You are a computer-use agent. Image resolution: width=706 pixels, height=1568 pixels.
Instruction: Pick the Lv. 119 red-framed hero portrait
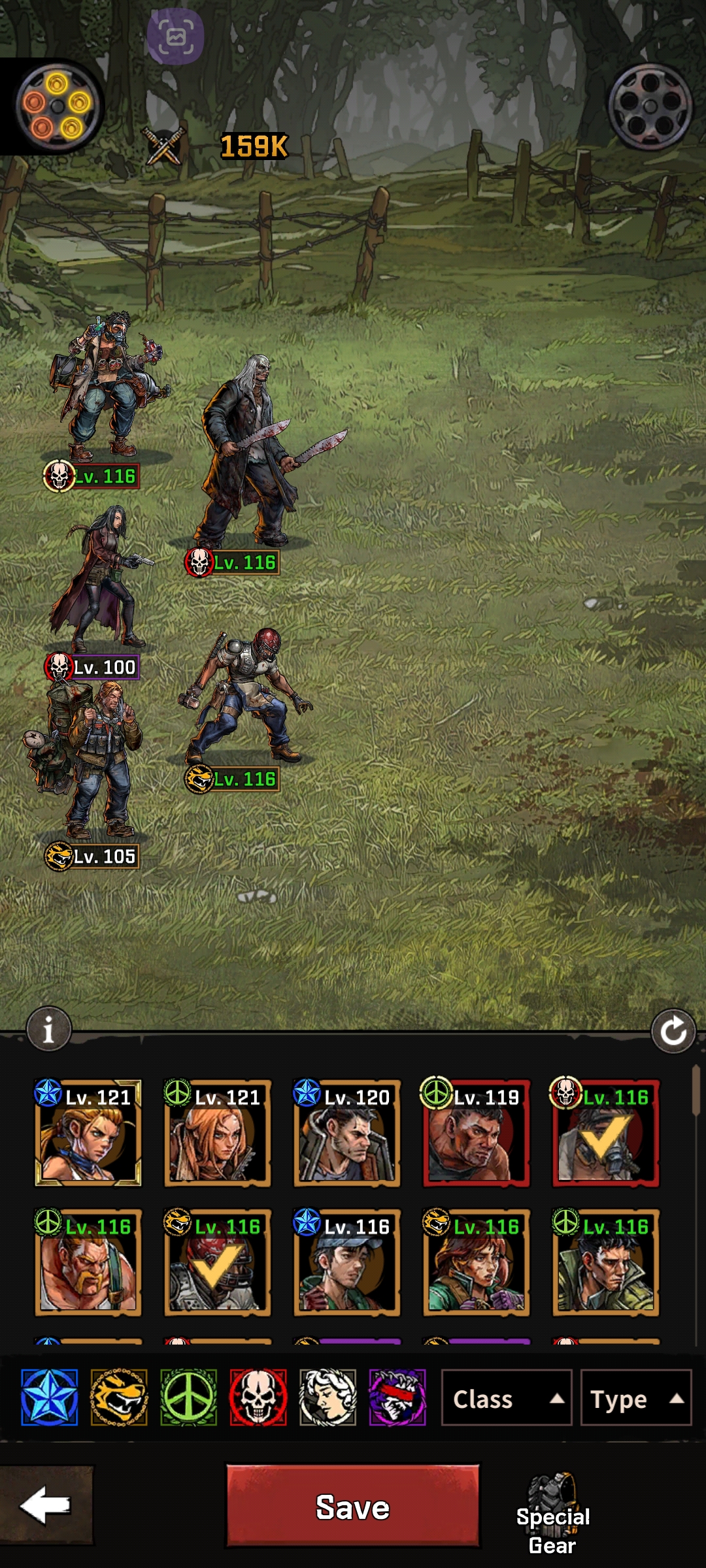pyautogui.click(x=476, y=1133)
